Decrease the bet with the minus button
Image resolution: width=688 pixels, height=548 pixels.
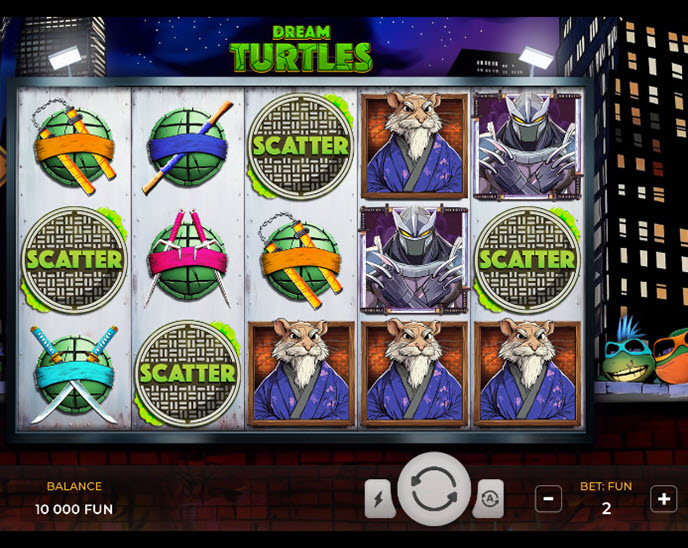tap(548, 498)
